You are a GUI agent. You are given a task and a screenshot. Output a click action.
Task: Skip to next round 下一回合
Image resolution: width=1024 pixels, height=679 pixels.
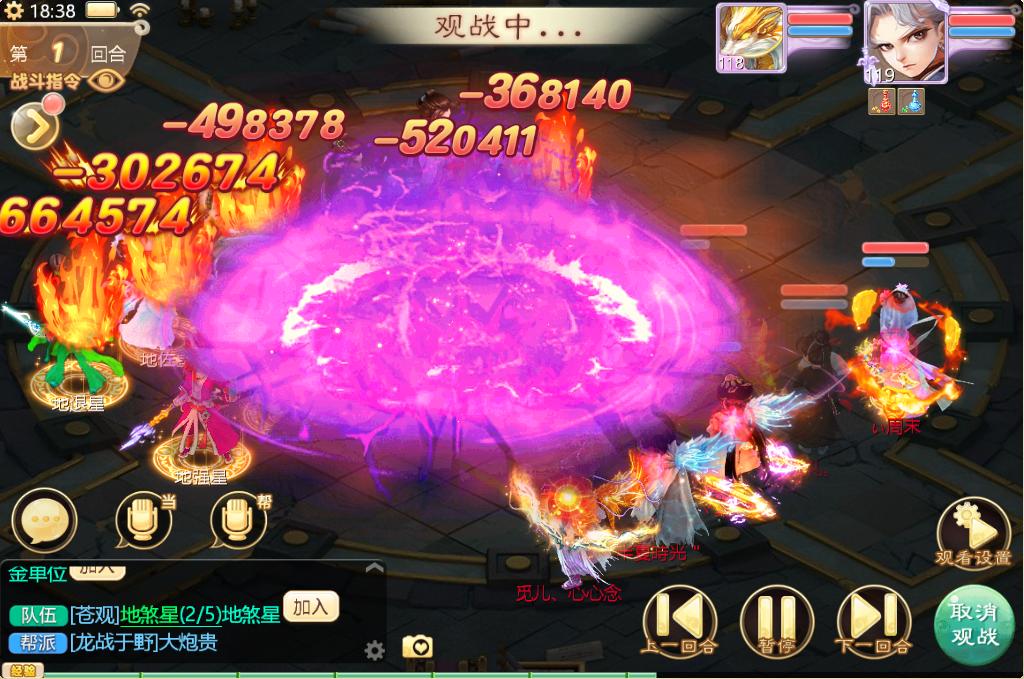873,619
